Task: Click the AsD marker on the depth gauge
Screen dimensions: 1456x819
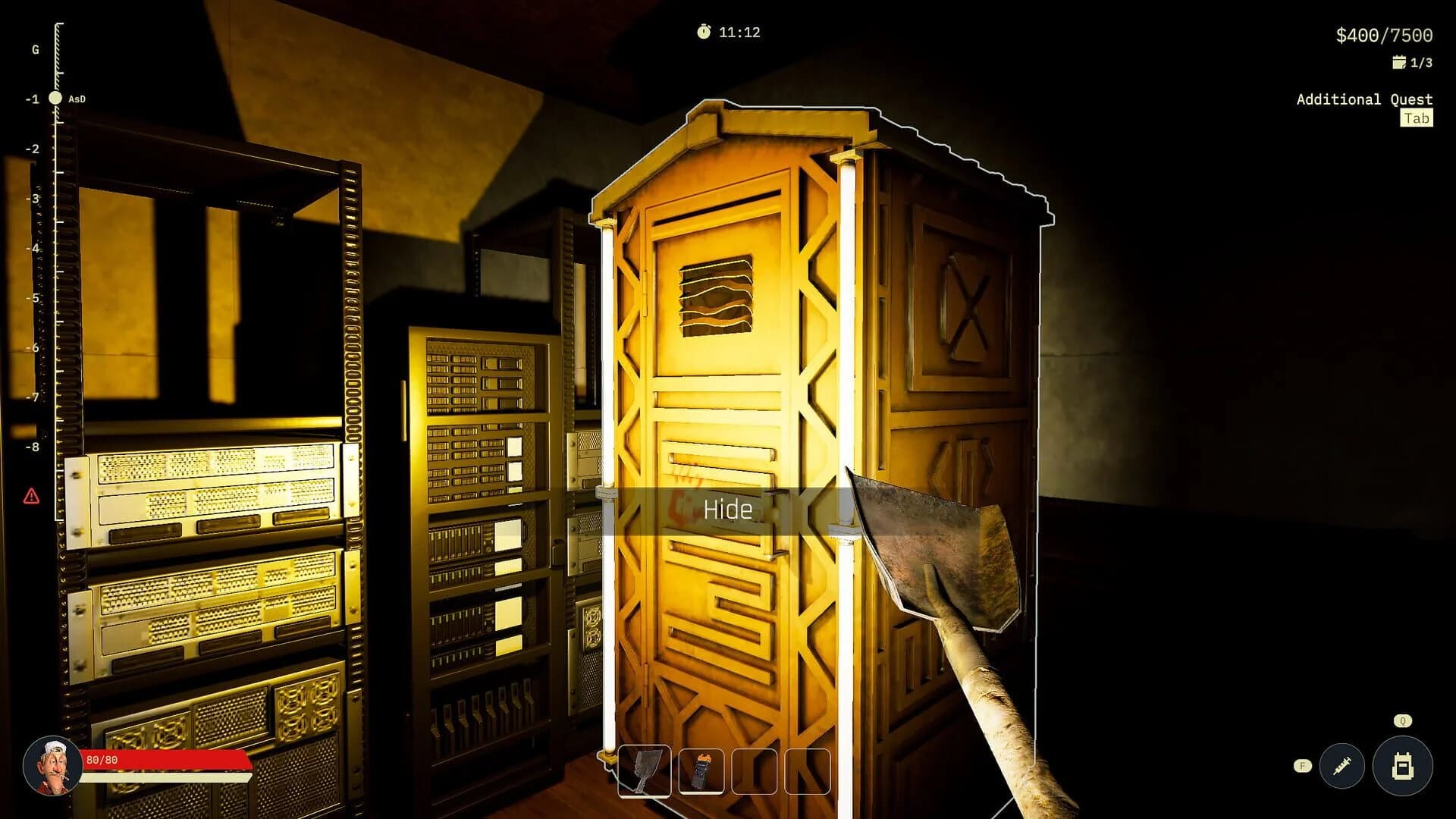Action: (x=67, y=98)
